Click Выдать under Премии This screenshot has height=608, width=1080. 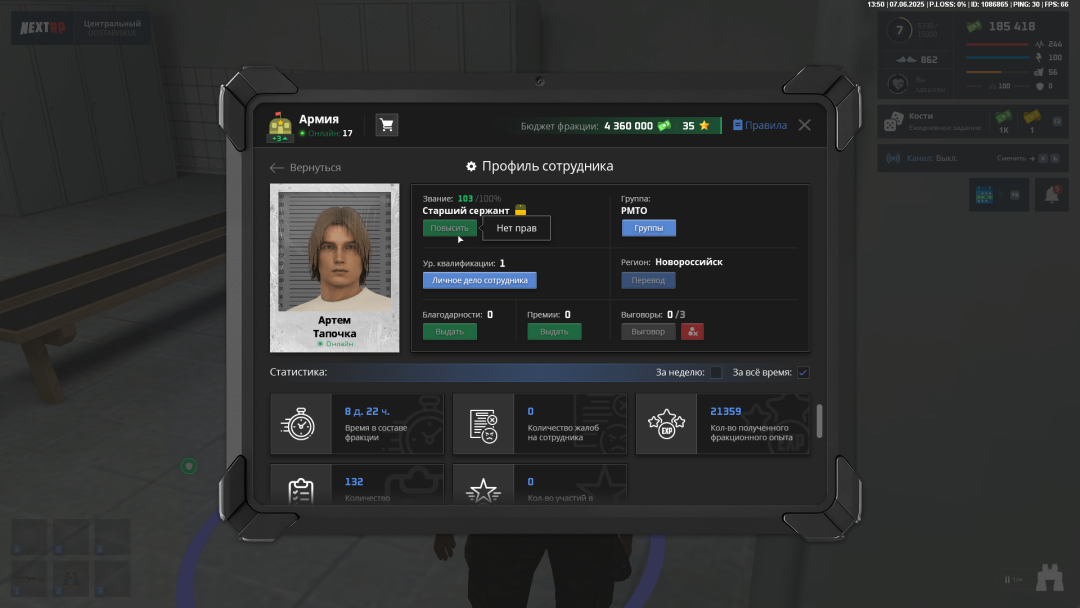click(554, 331)
